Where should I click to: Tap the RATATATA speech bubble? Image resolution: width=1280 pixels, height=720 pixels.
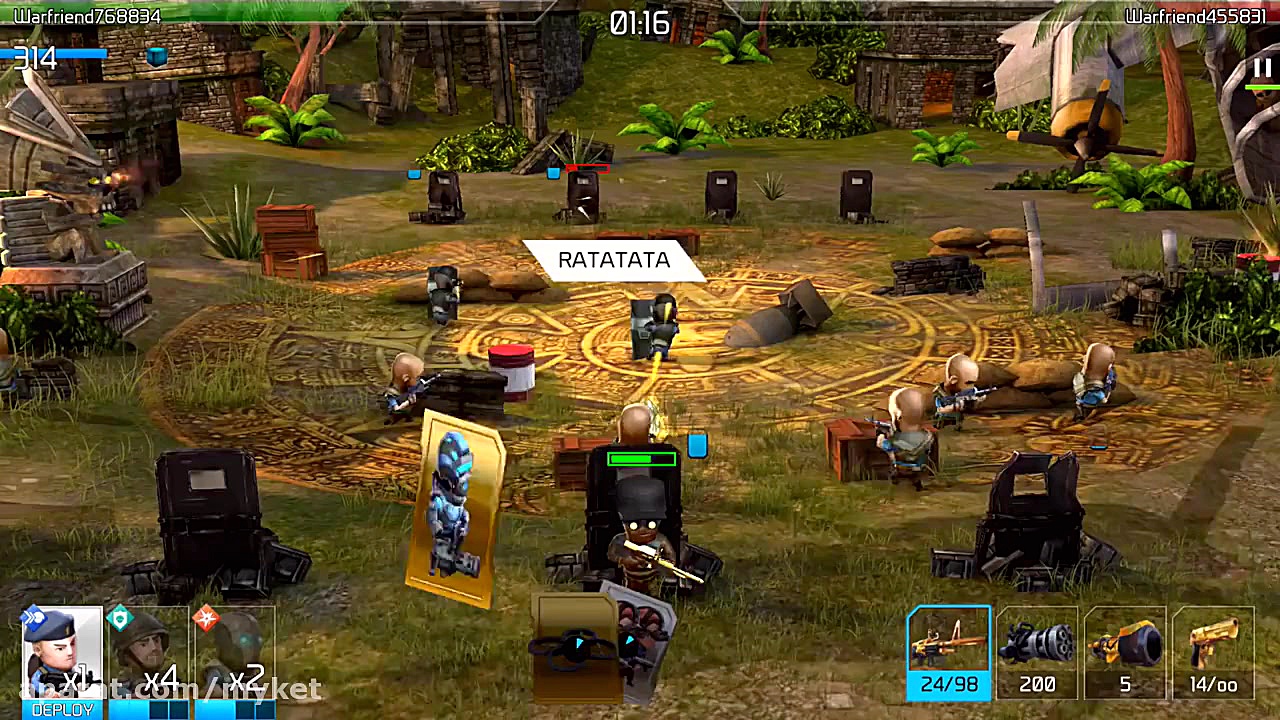click(x=612, y=260)
